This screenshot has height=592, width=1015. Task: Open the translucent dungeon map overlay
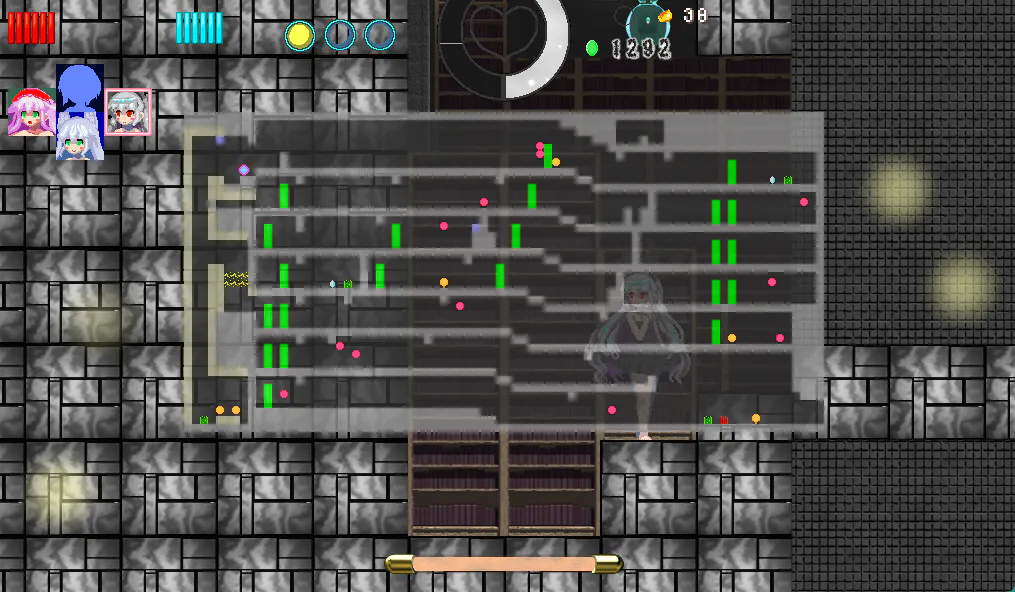[504, 272]
